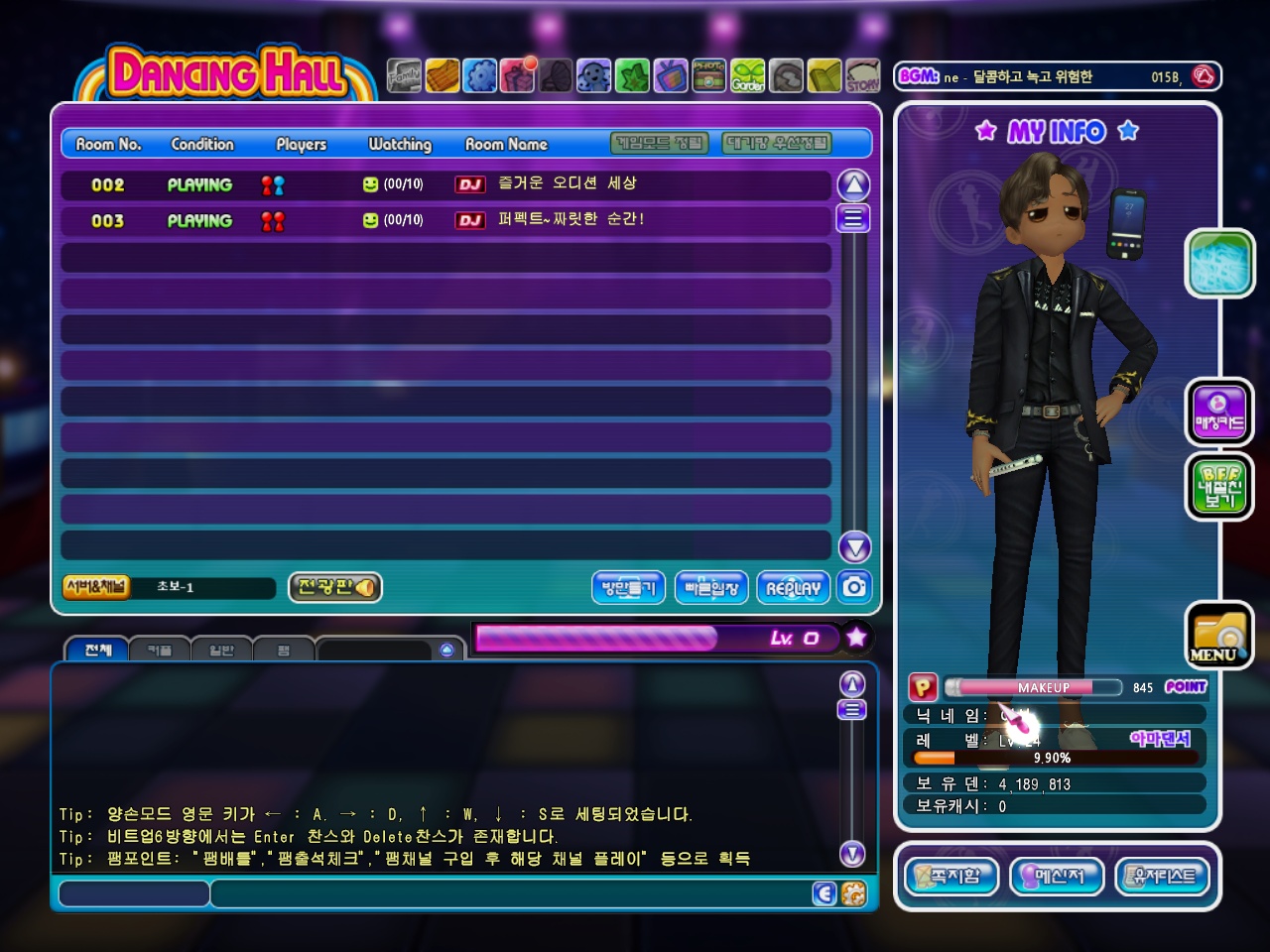Viewport: 1270px width, 952px height.
Task: Open the Photo camera toolbar icon
Action: click(x=708, y=75)
